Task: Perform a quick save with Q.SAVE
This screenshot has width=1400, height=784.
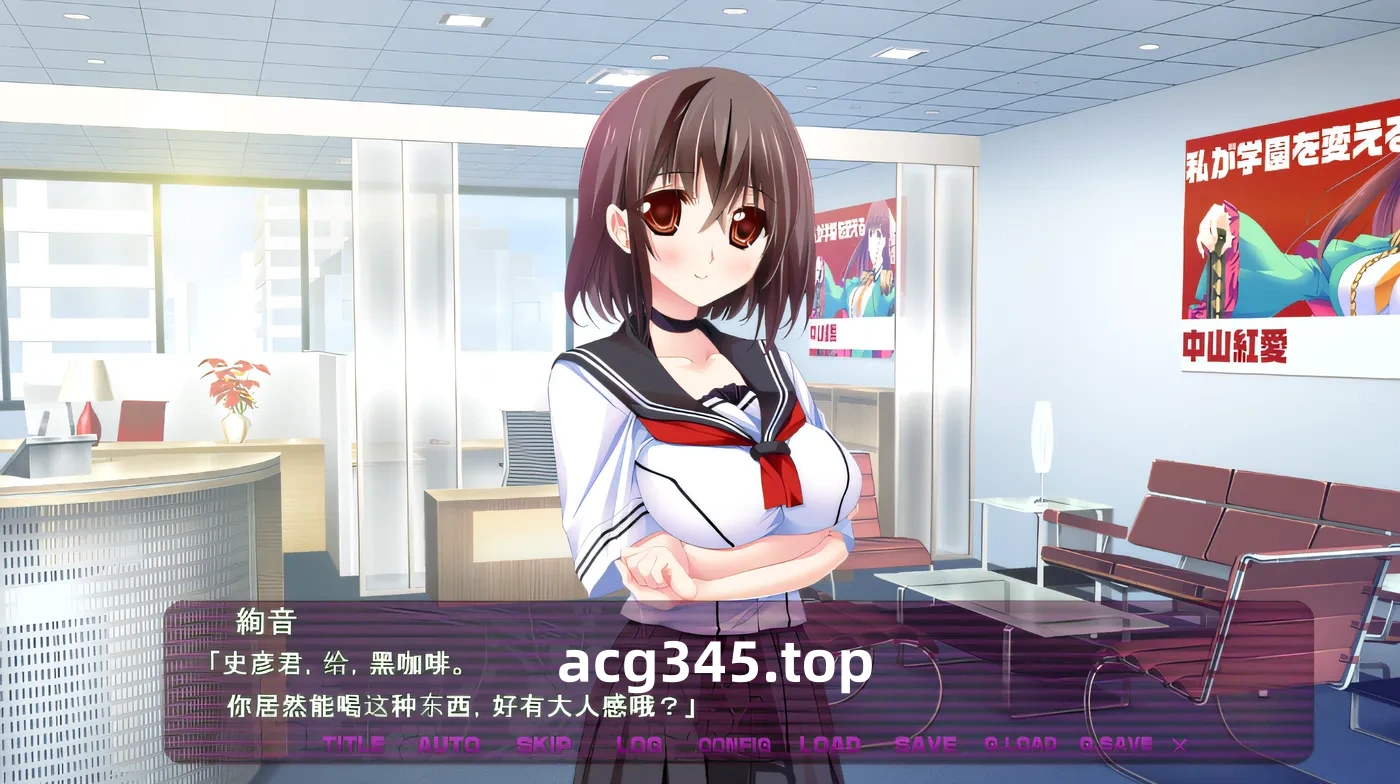Action: 1116,744
